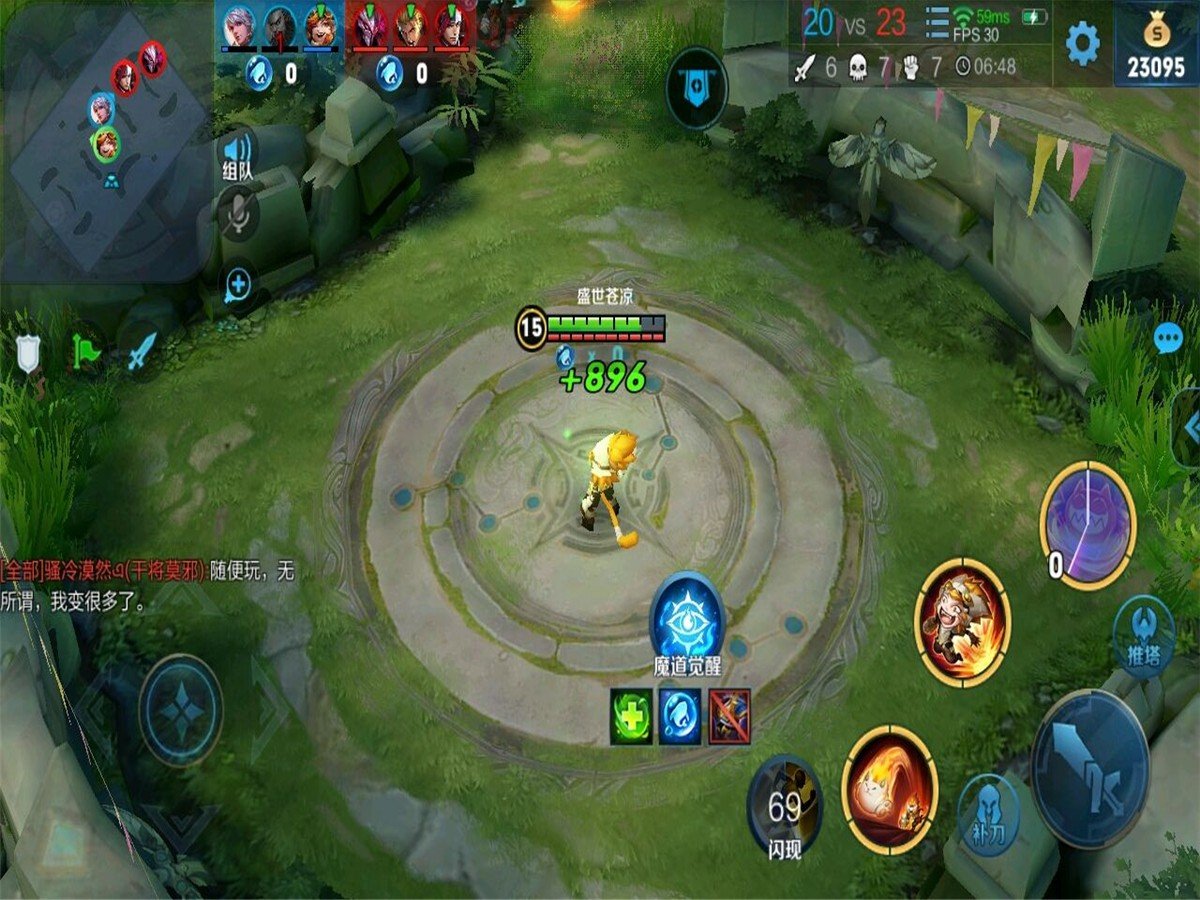Viewport: 1200px width, 900px height.
Task: Tap the large sword basic attack button
Action: pos(1091,768)
